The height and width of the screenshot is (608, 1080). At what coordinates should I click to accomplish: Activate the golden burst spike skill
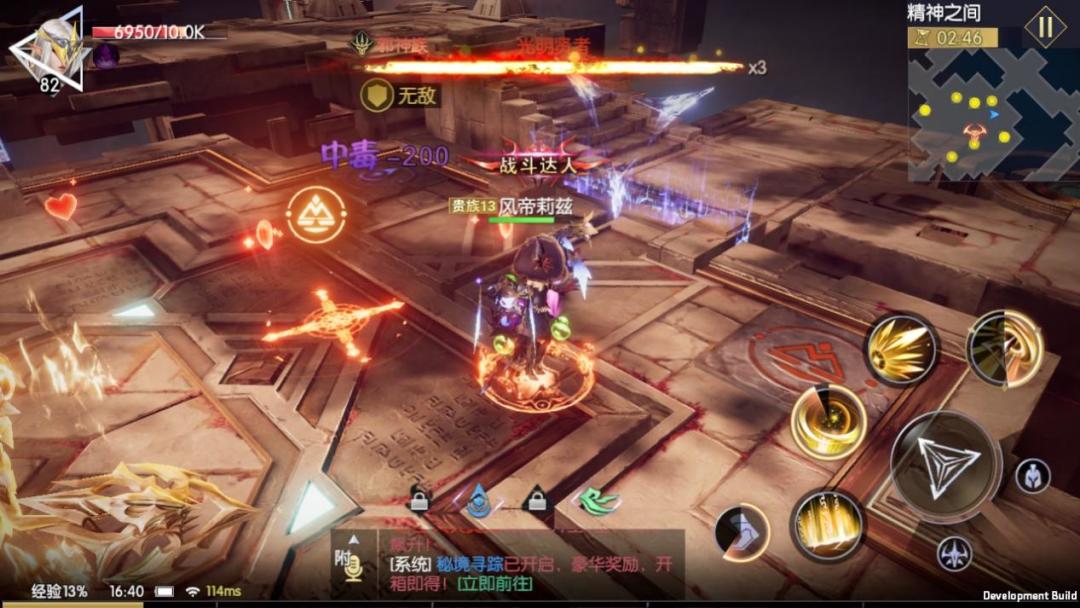point(900,349)
